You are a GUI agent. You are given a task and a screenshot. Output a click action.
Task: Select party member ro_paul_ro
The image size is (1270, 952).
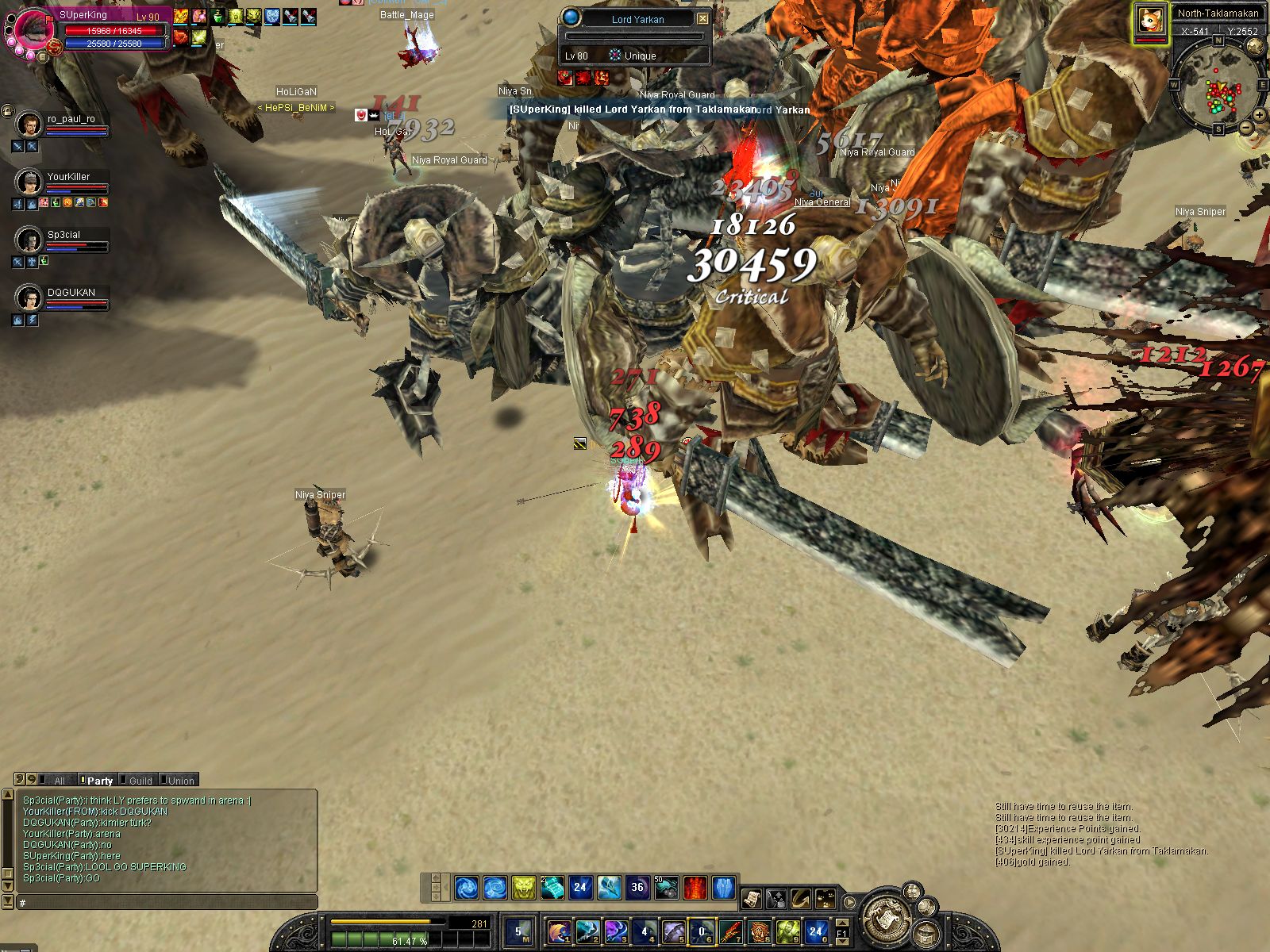click(x=29, y=125)
